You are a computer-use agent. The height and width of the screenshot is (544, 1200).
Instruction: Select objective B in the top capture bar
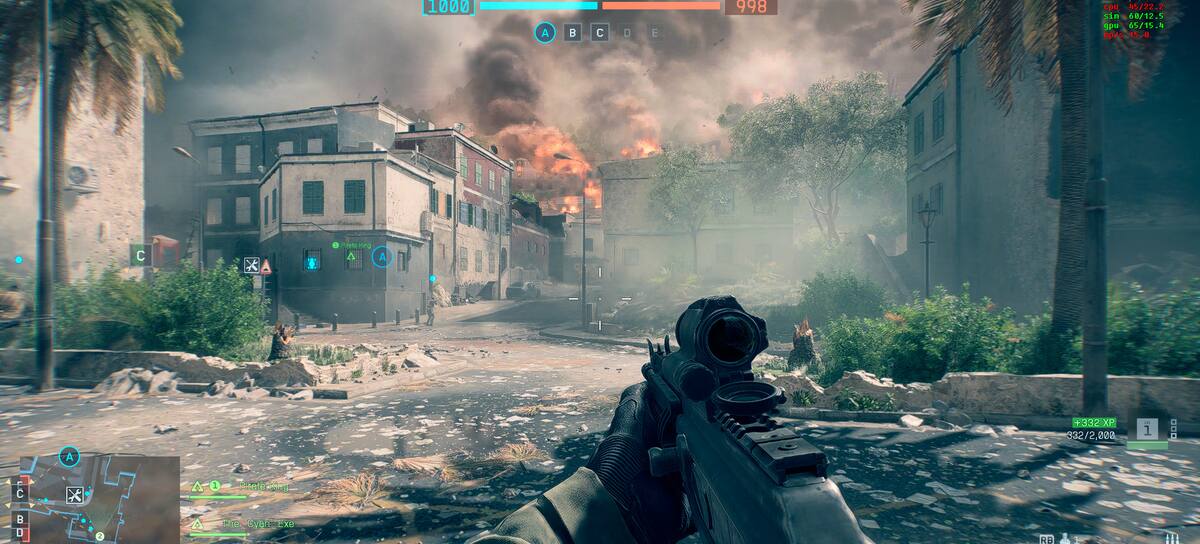click(x=573, y=32)
